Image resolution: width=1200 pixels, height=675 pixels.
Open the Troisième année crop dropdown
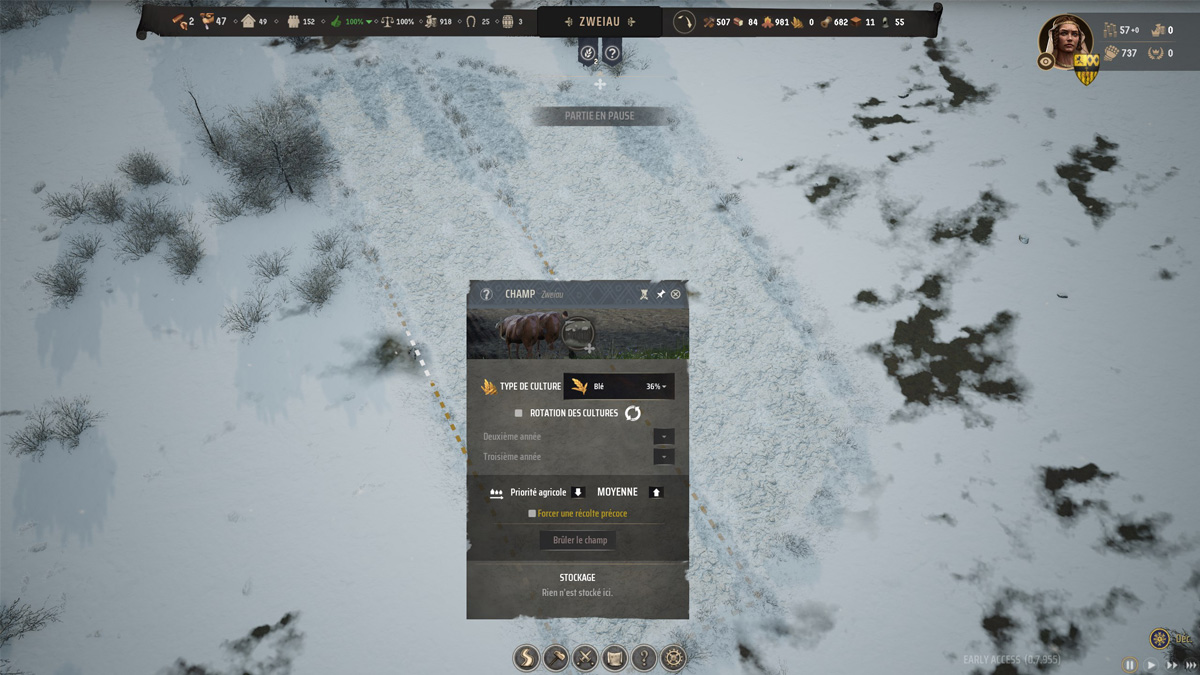pos(663,457)
